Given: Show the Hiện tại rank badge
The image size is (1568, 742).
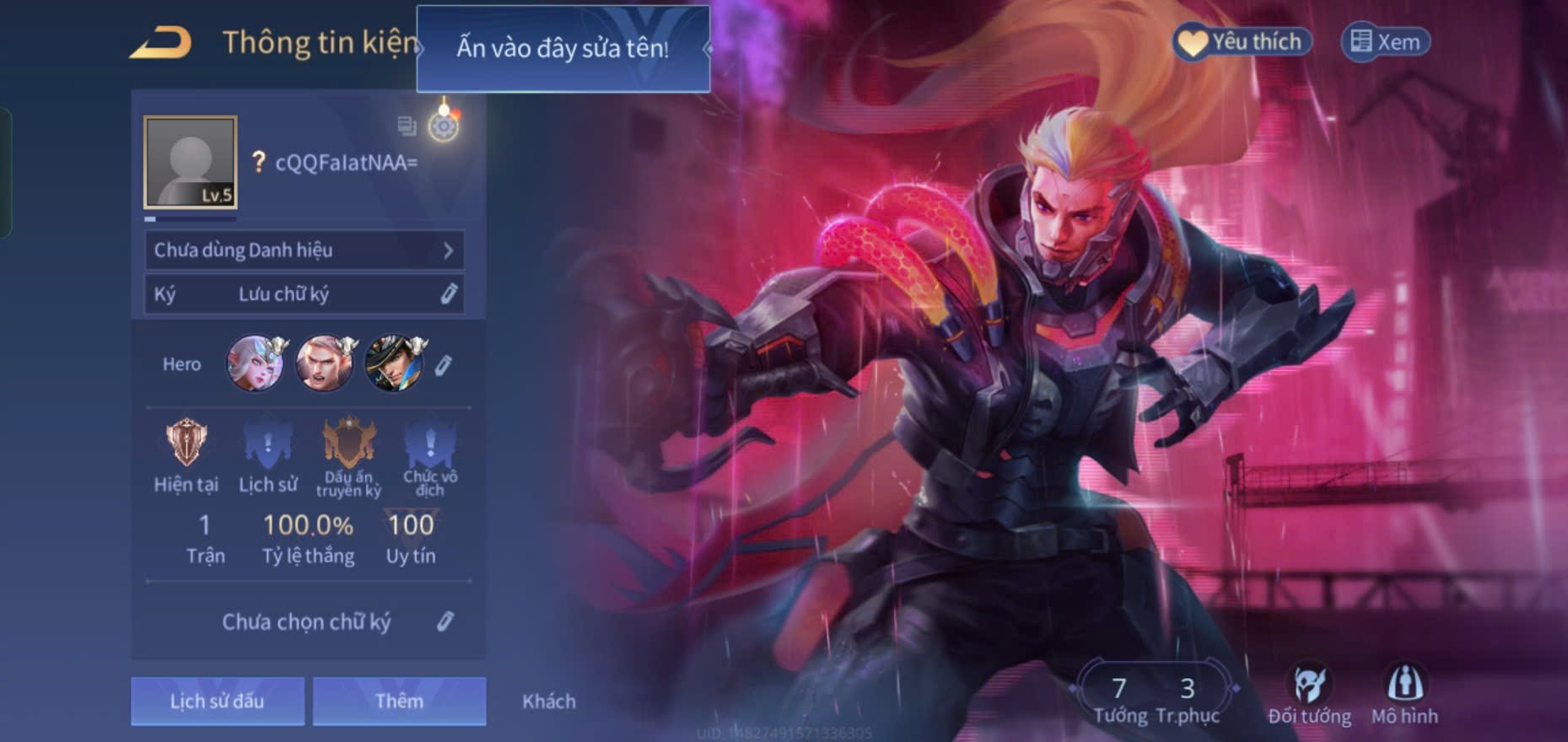Looking at the screenshot, I should click(x=186, y=455).
